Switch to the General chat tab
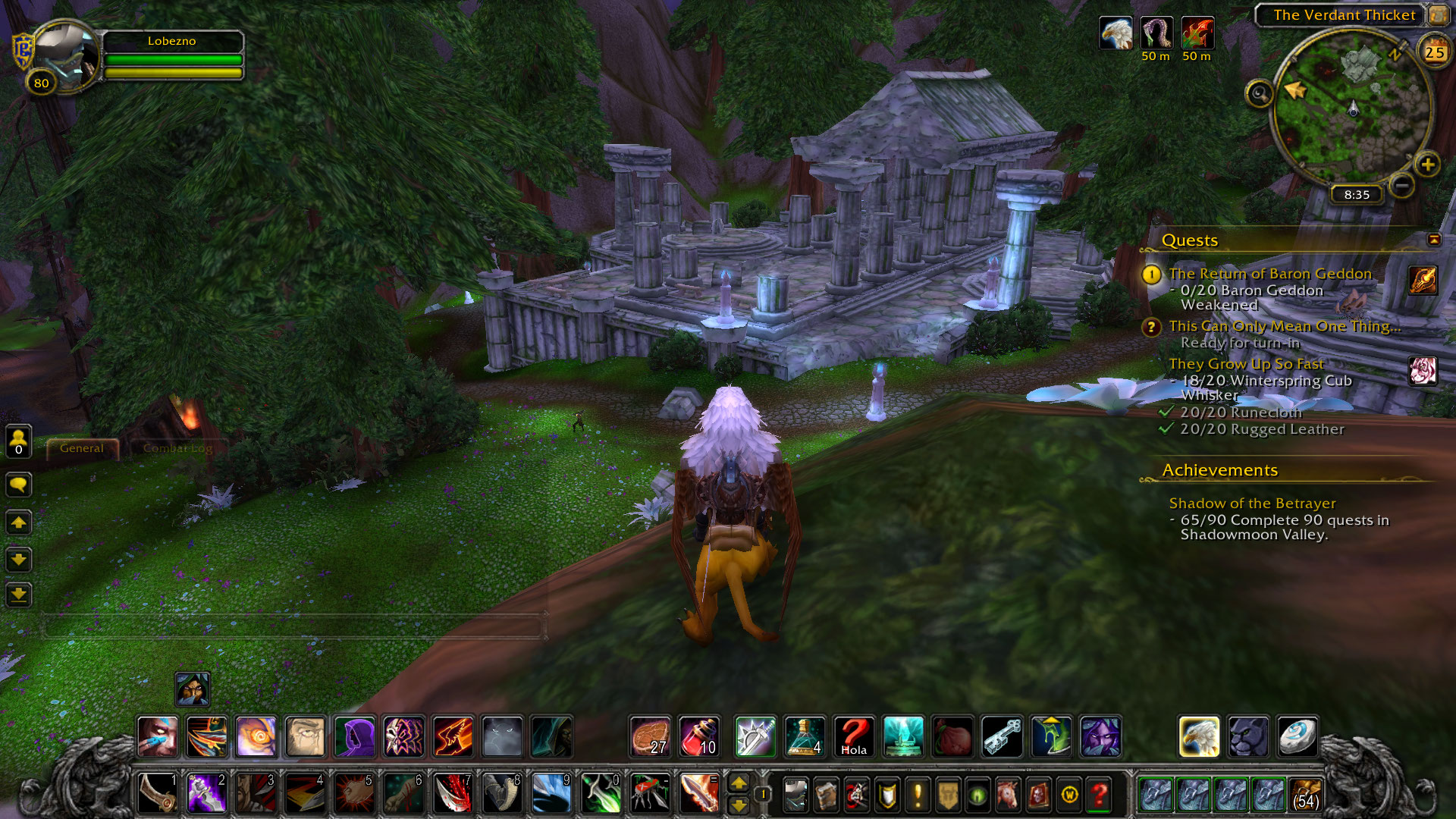Screen dimensions: 1456x819 point(82,448)
